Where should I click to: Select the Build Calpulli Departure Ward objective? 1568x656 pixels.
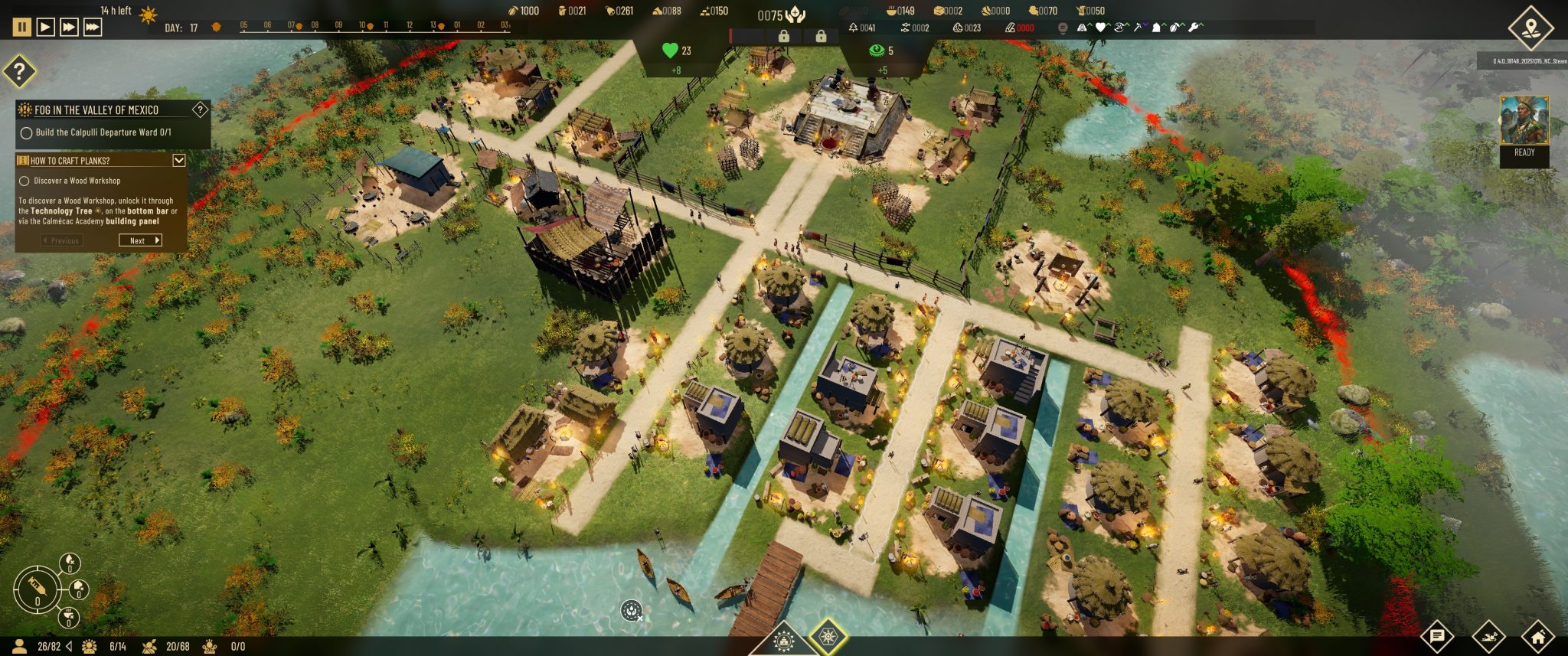coord(26,132)
